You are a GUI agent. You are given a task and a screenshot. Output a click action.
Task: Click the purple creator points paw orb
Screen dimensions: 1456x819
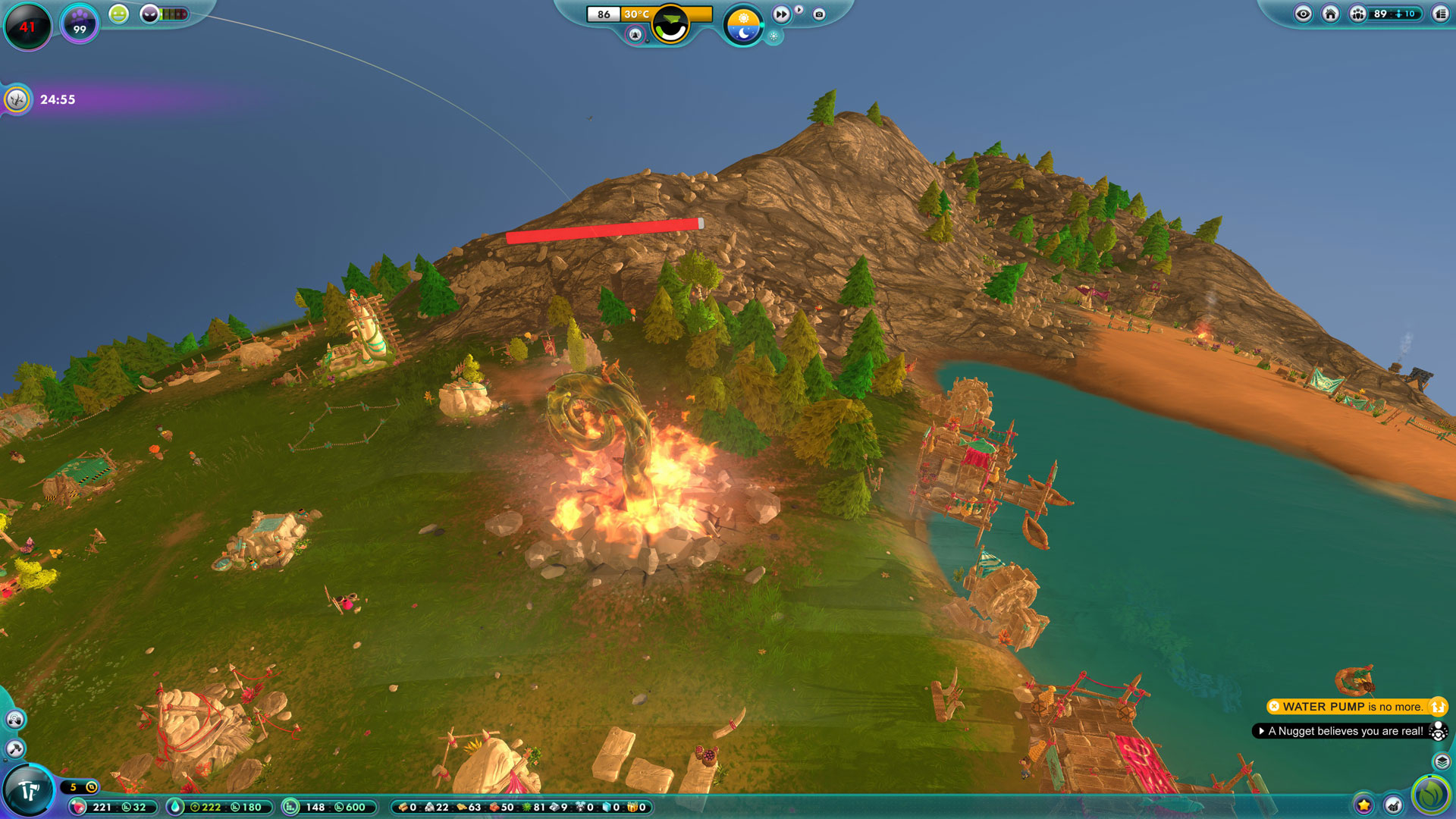[79, 24]
